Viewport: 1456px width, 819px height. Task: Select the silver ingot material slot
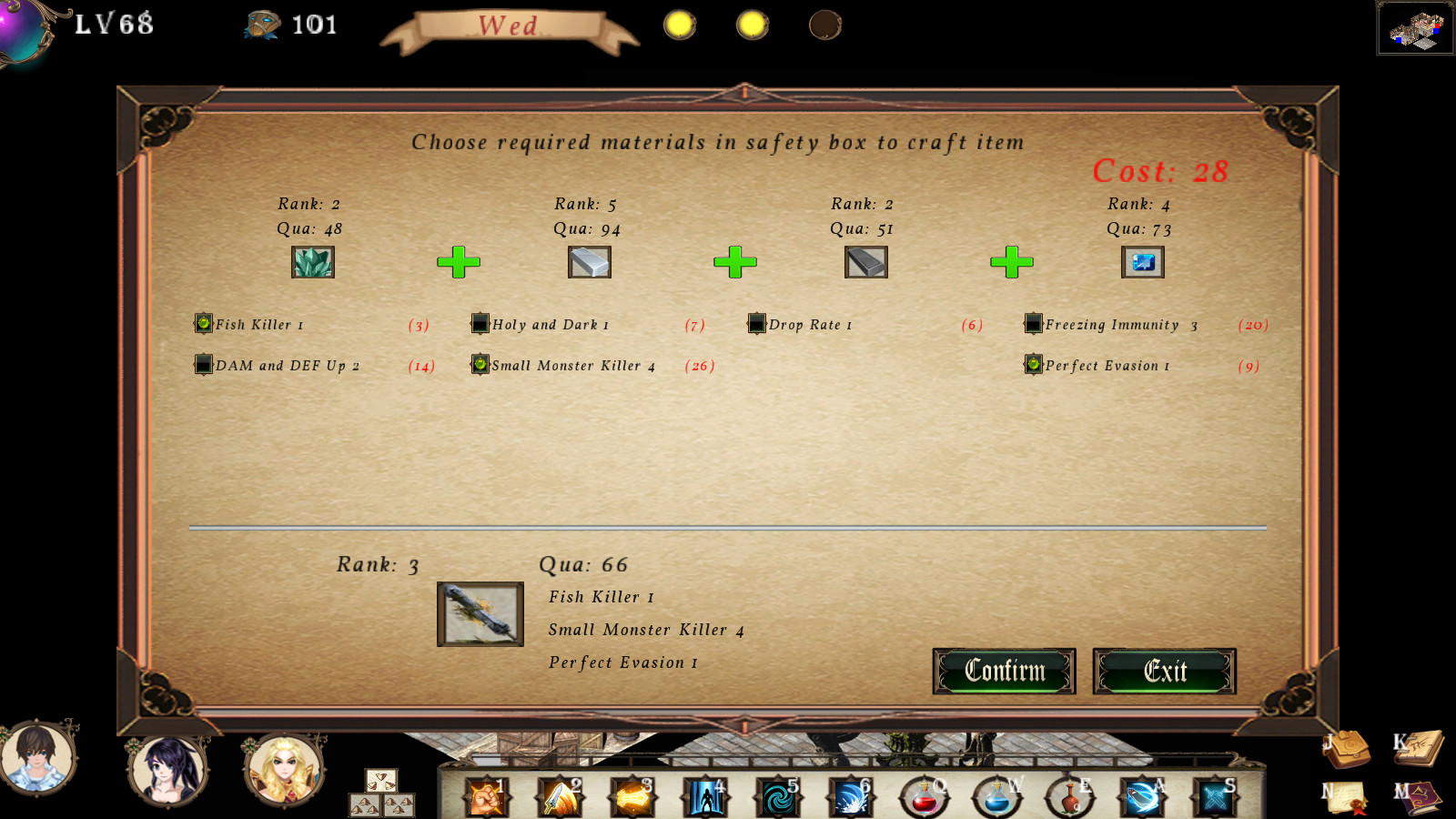tap(590, 262)
